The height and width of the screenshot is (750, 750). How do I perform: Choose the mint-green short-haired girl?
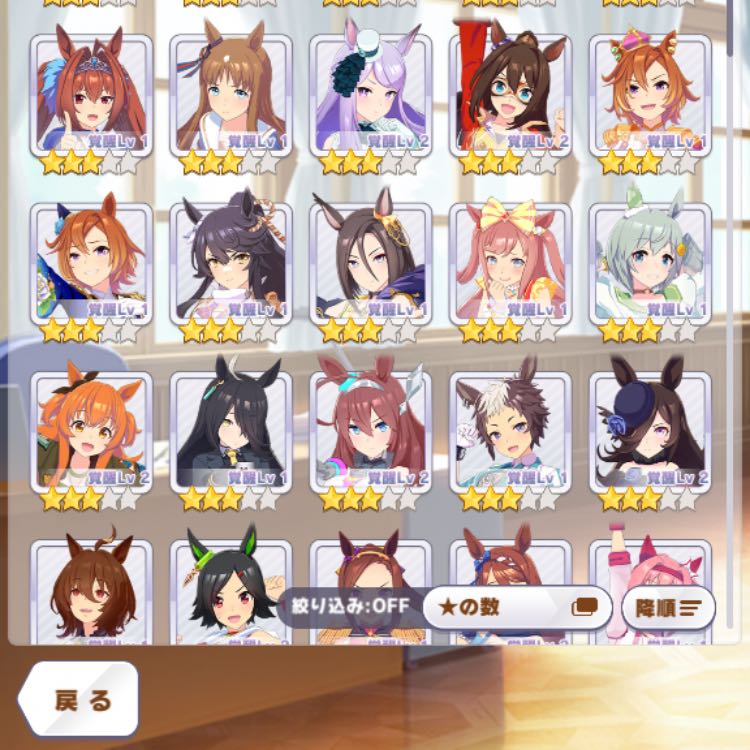[x=650, y=263]
